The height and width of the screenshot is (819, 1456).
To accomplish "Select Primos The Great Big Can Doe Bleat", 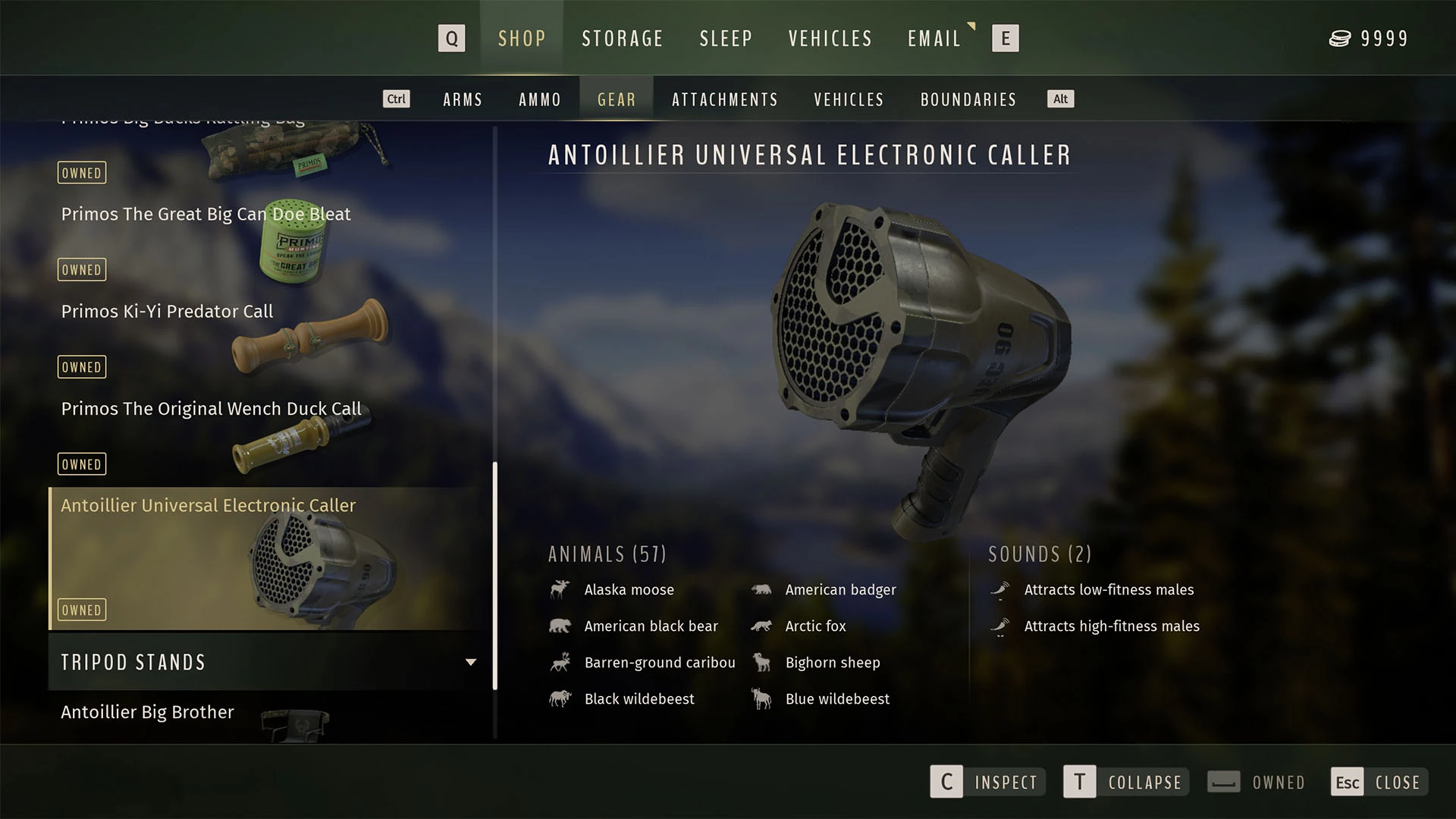I will point(206,215).
